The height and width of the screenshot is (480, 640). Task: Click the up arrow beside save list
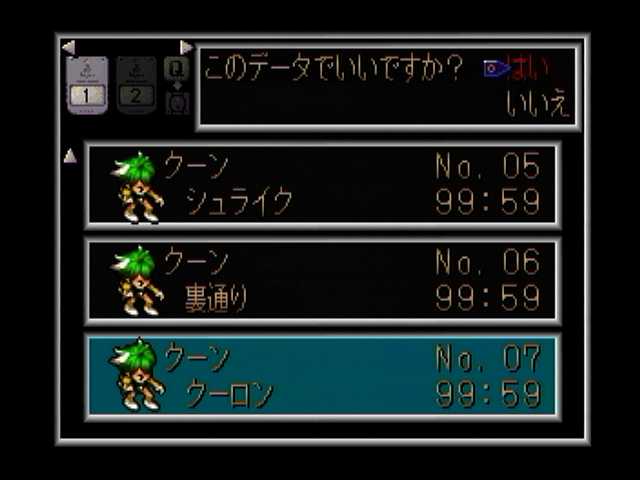(70, 156)
